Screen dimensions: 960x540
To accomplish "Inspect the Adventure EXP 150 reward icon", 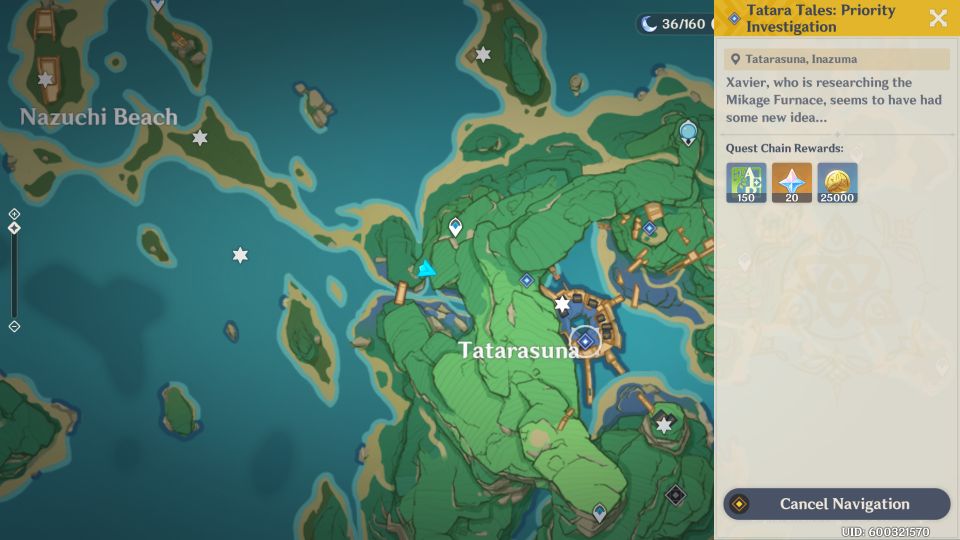I will 746,183.
